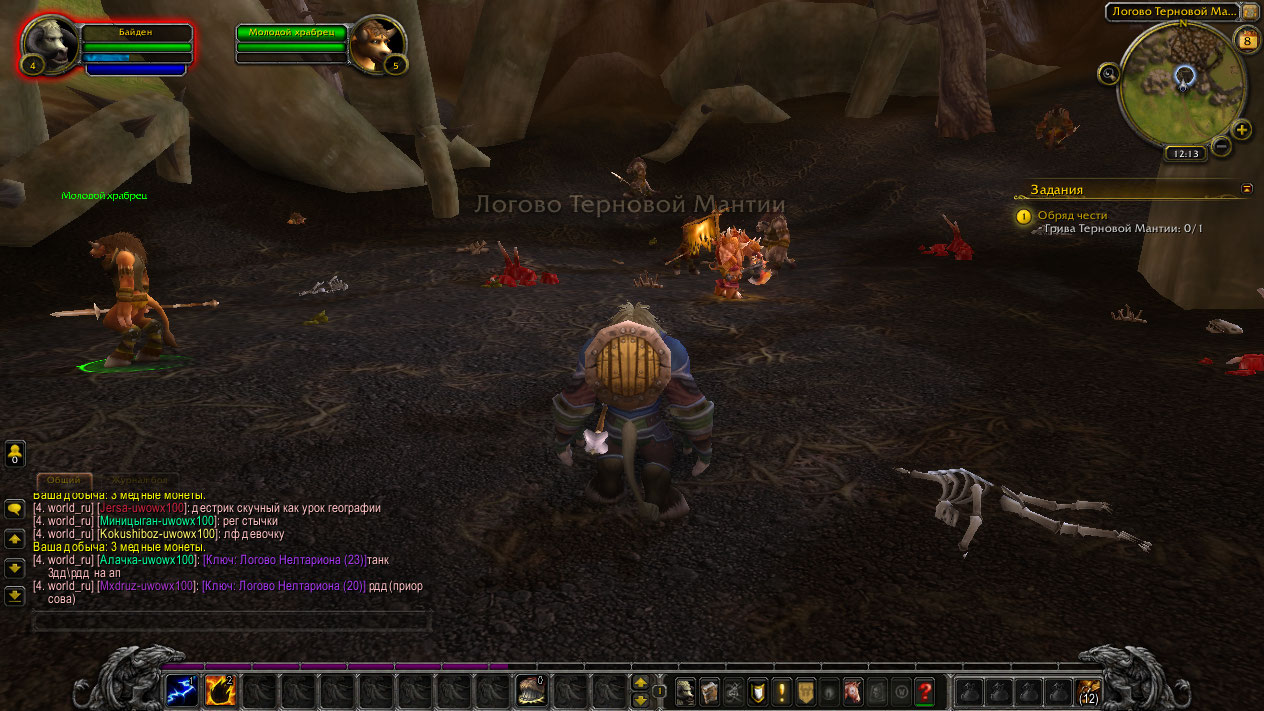The image size is (1264, 711).
Task: Open the quest log exclamation mark button
Action: tap(782, 690)
